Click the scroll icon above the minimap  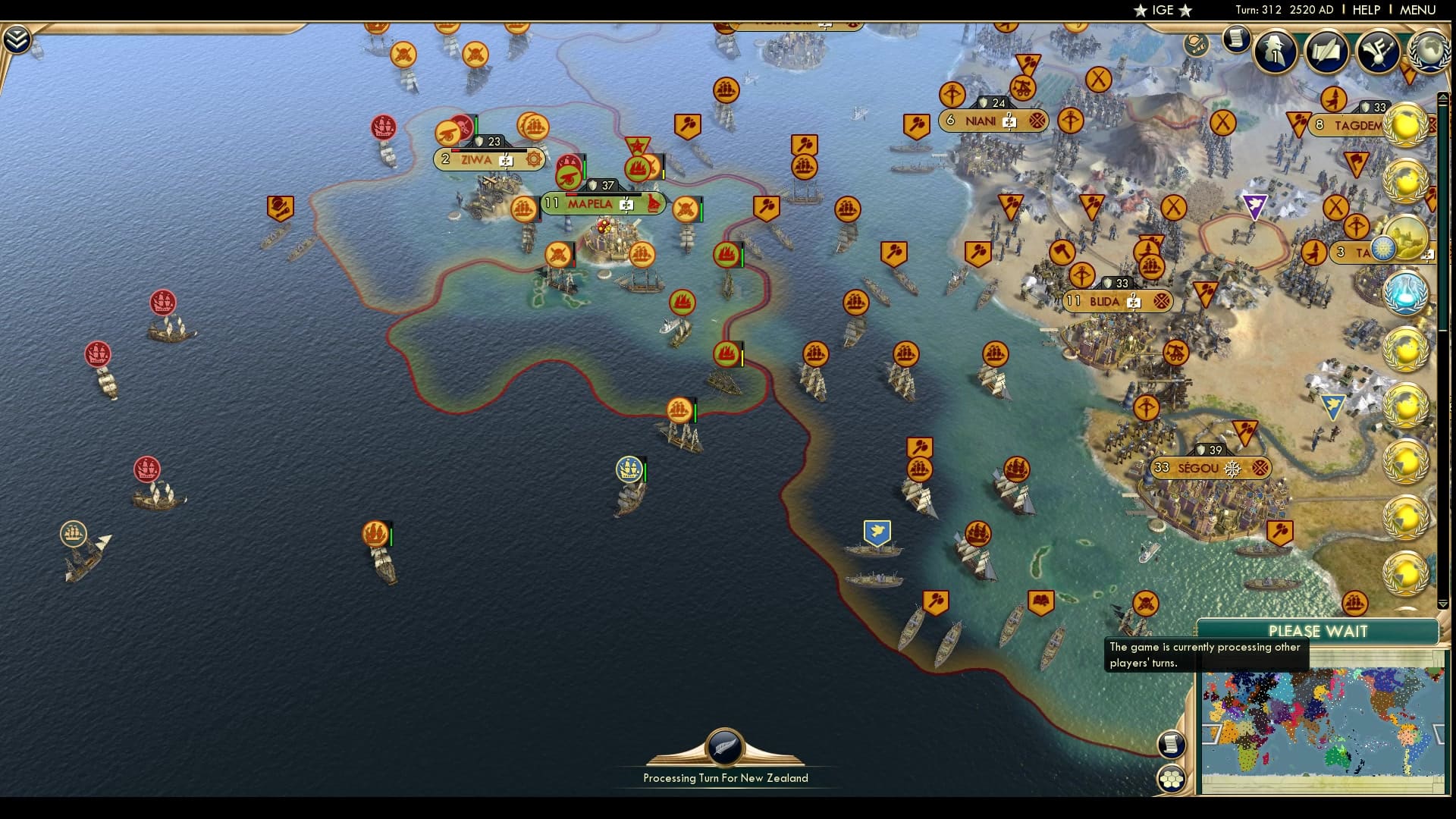click(x=1172, y=745)
